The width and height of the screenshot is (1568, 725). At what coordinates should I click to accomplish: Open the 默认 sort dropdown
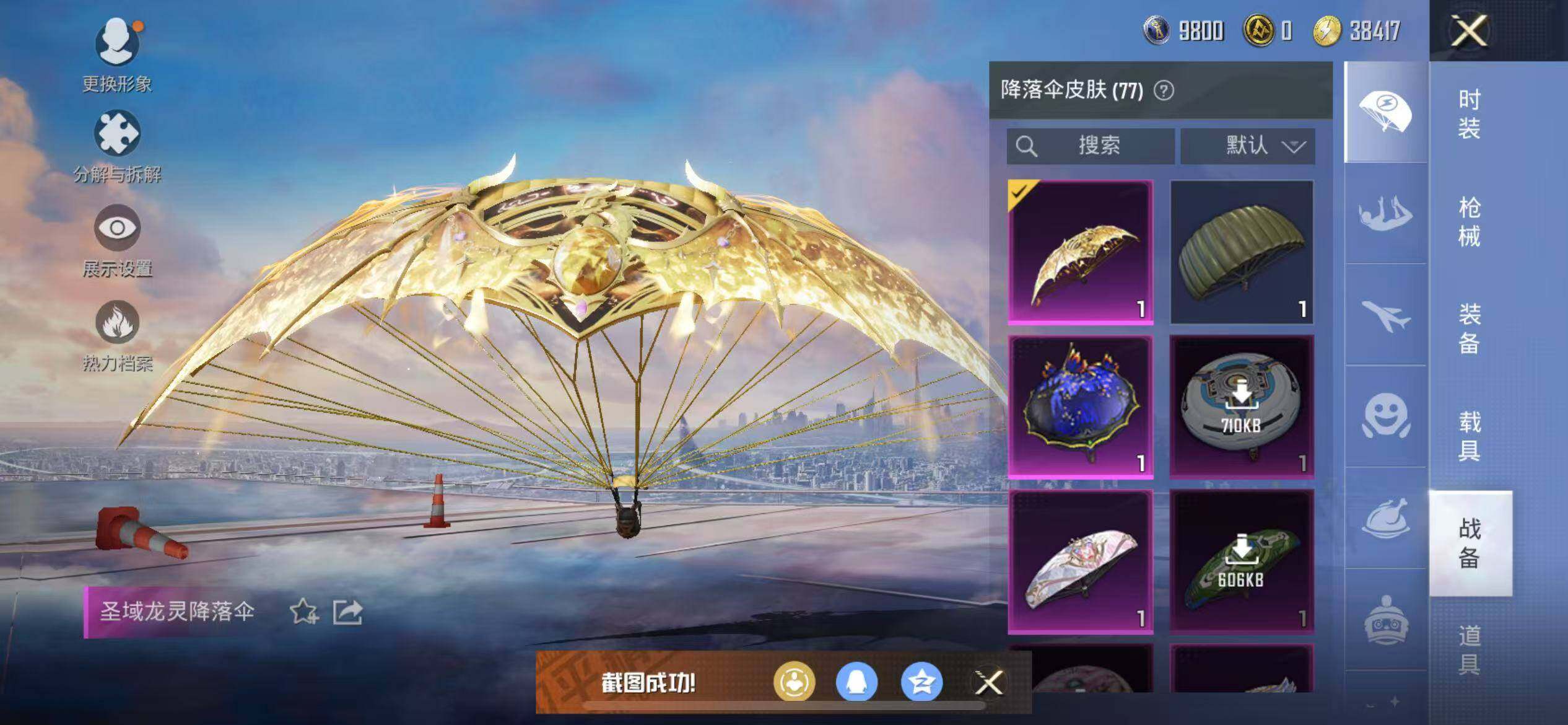(1247, 146)
